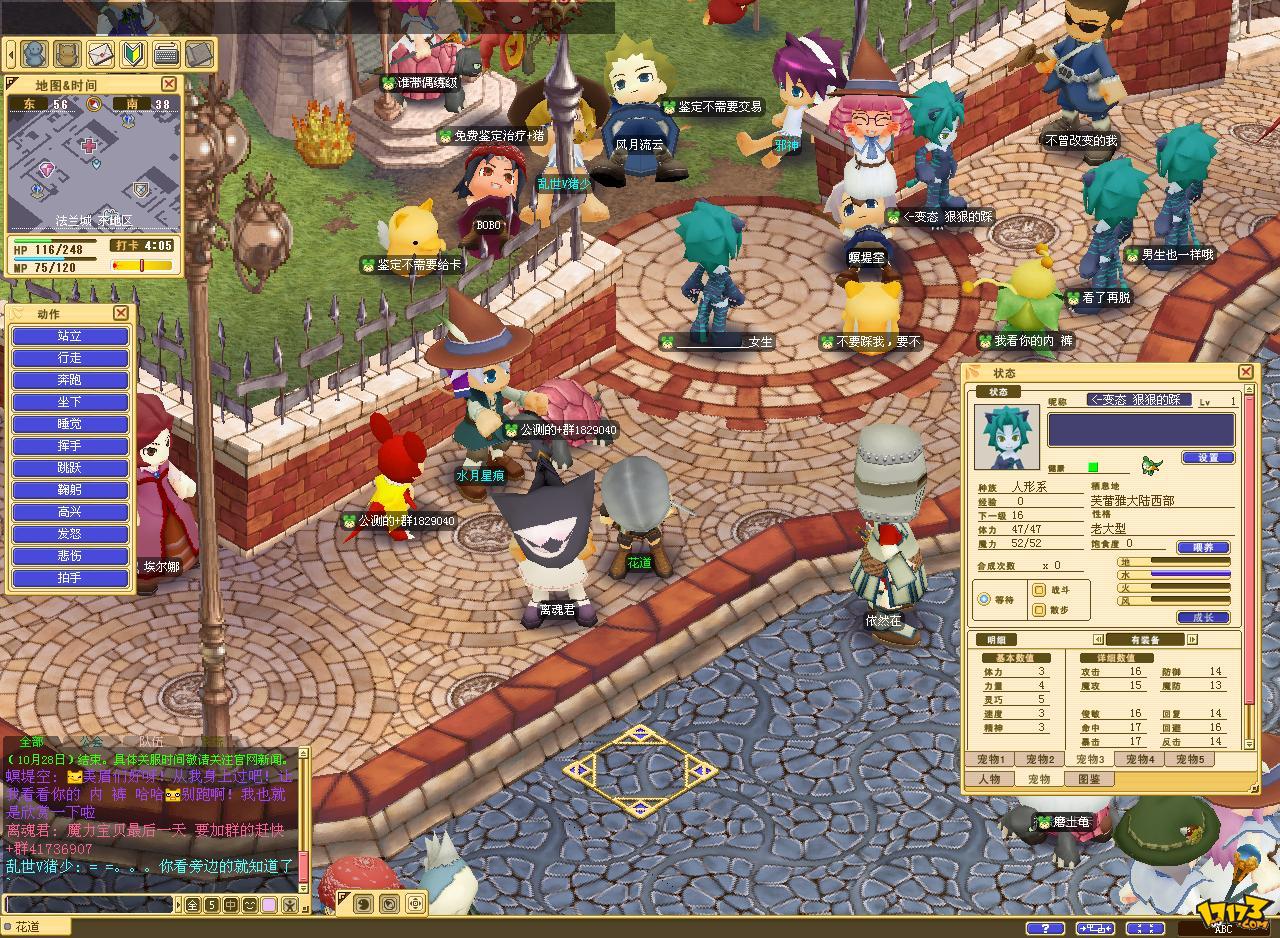Open the keyboard settings icon on the top toolbar
Viewport: 1280px width, 938px height.
[166, 56]
